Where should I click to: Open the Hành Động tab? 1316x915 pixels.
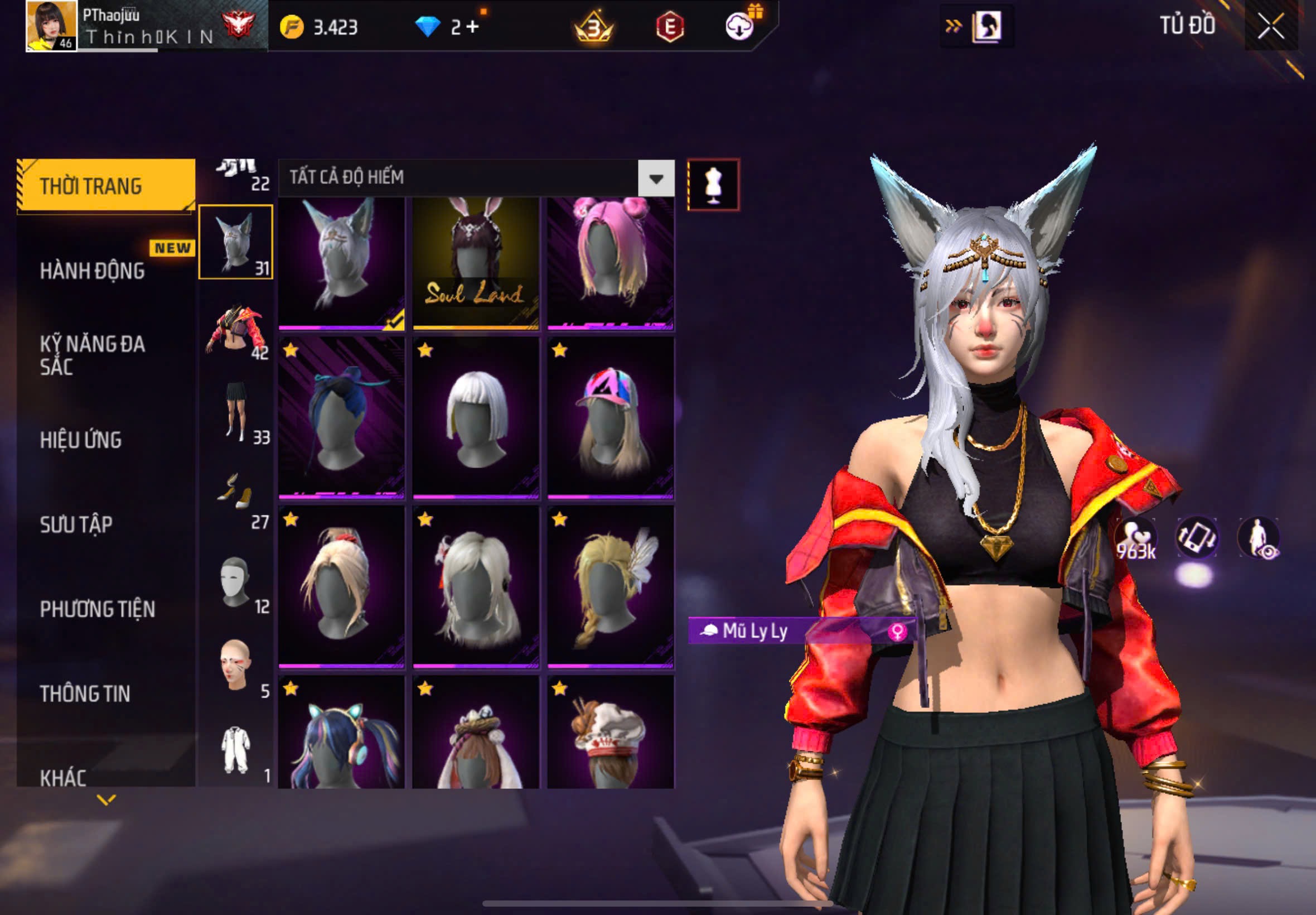click(x=92, y=271)
